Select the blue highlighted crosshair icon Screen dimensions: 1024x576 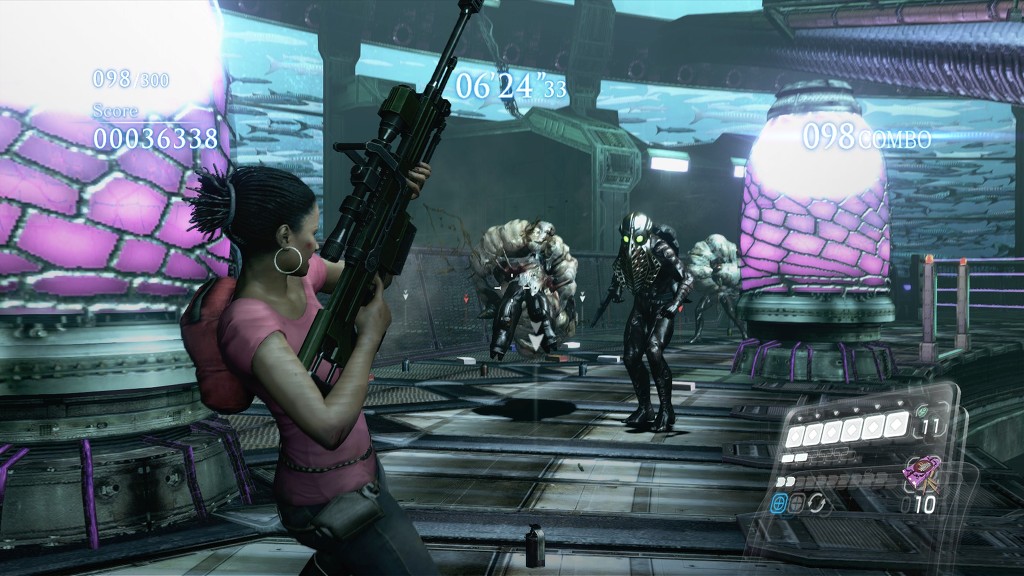click(780, 505)
